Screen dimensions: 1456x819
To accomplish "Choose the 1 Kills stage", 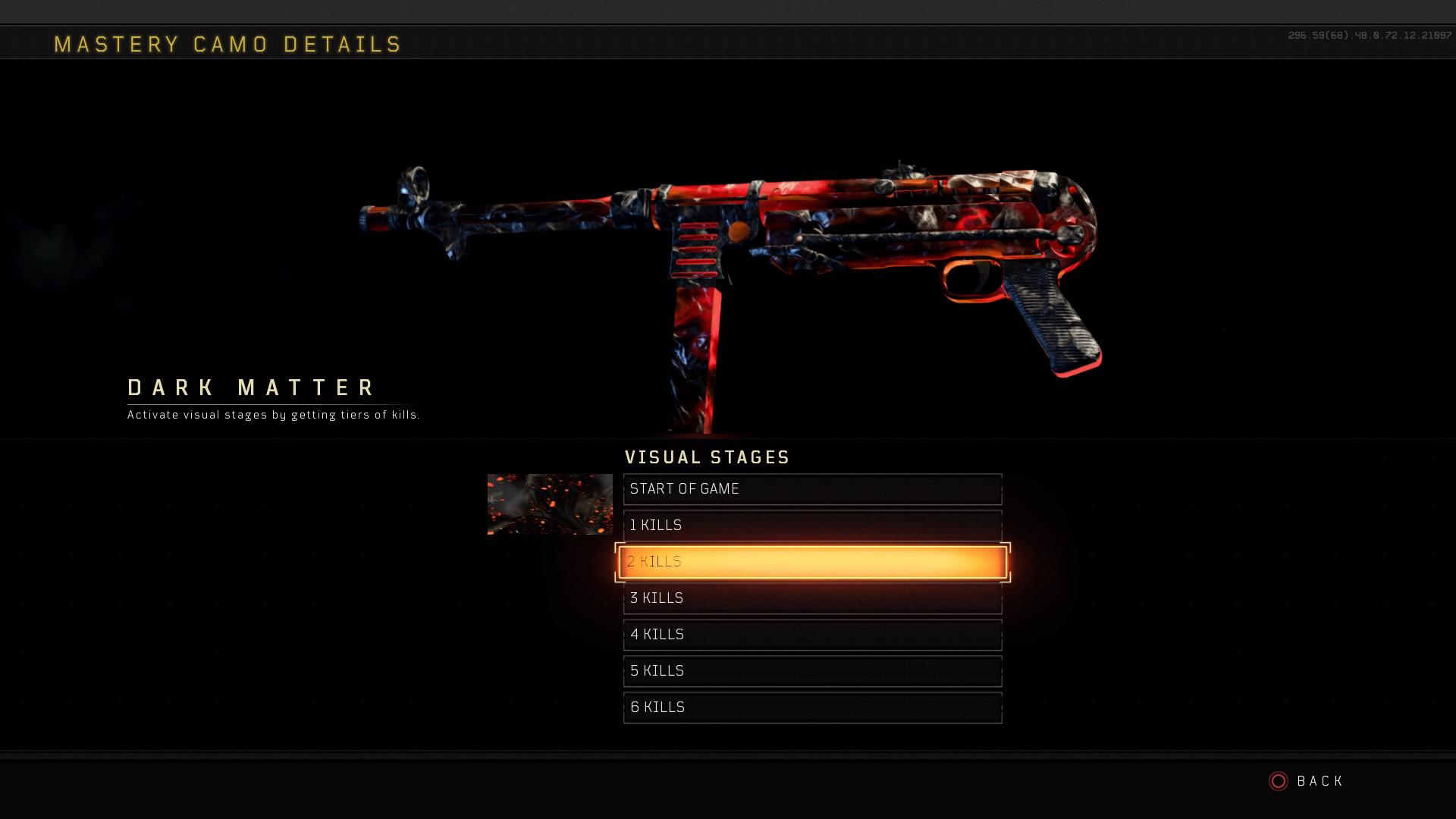I will (x=812, y=526).
